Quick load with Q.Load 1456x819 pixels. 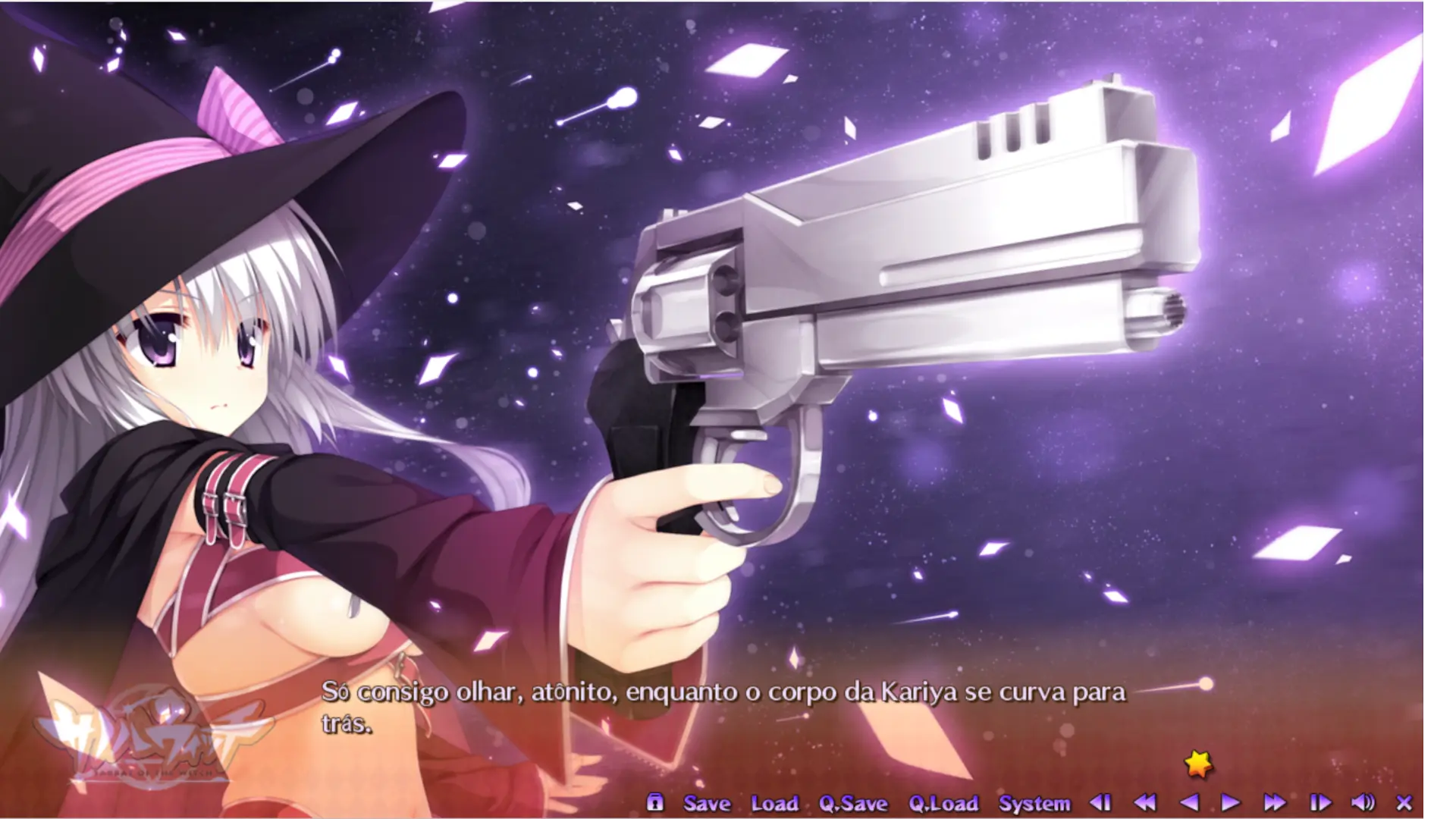[943, 803]
